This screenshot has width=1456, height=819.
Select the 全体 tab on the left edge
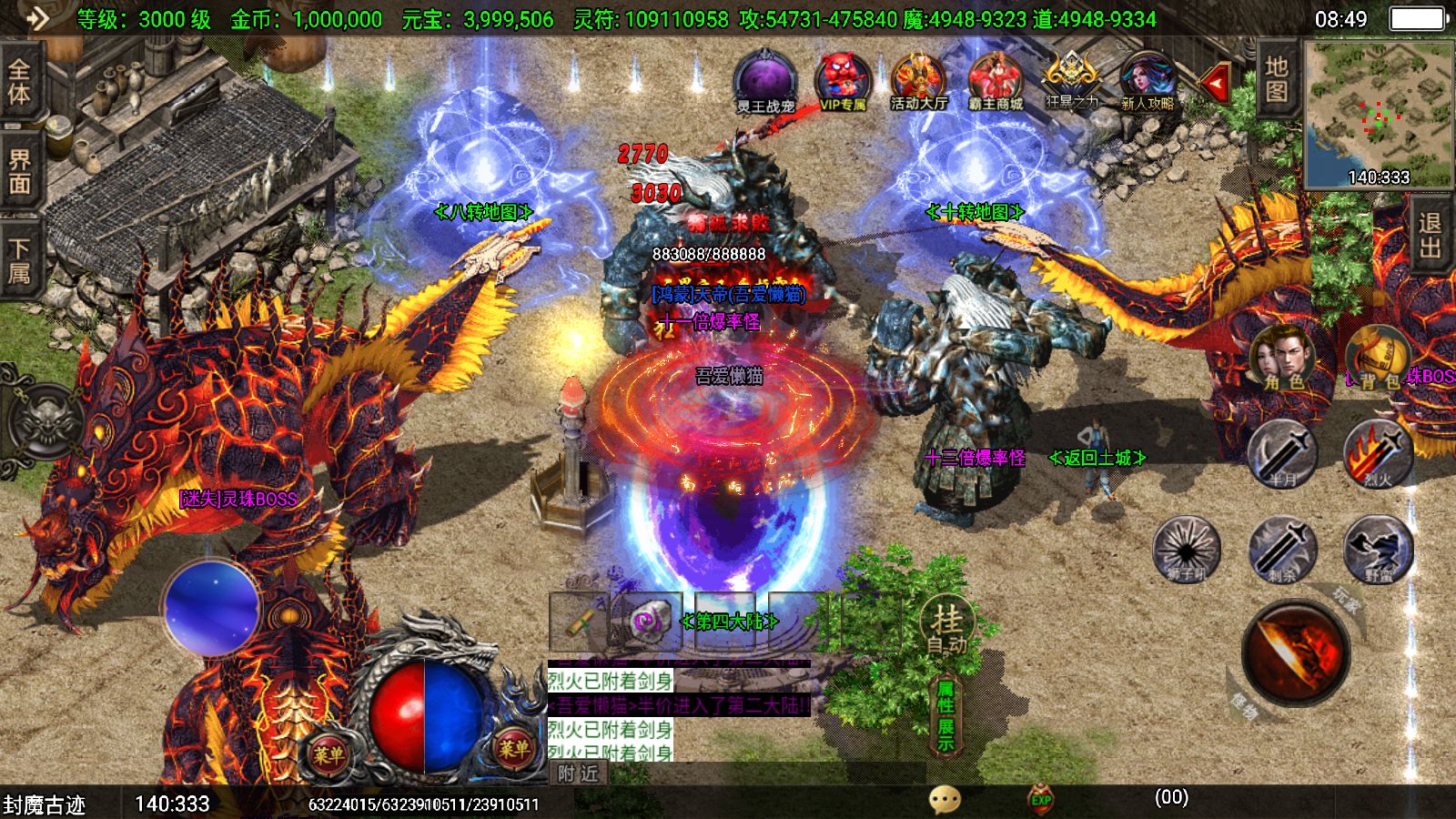coord(20,82)
